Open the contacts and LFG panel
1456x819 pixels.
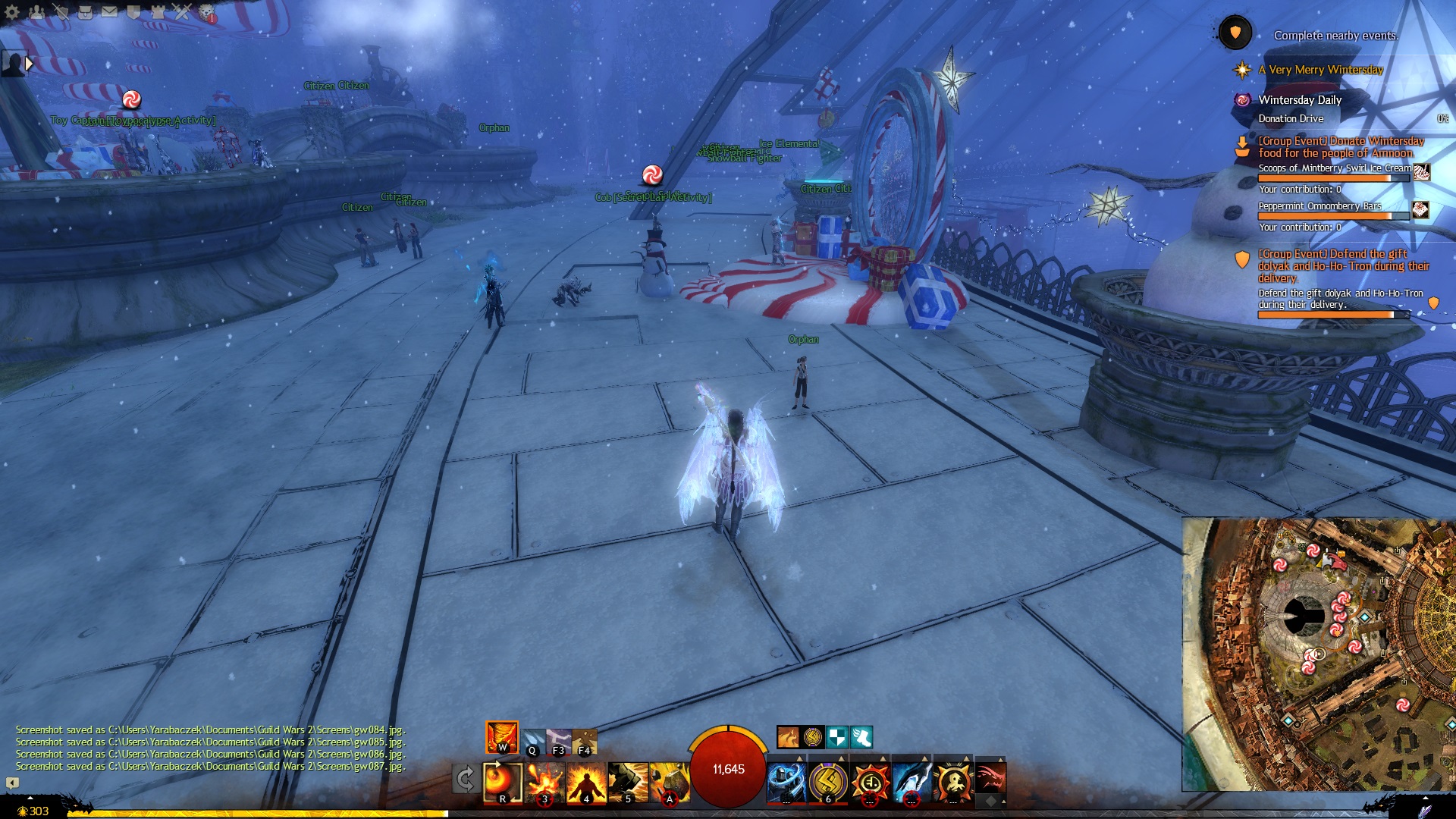36,11
